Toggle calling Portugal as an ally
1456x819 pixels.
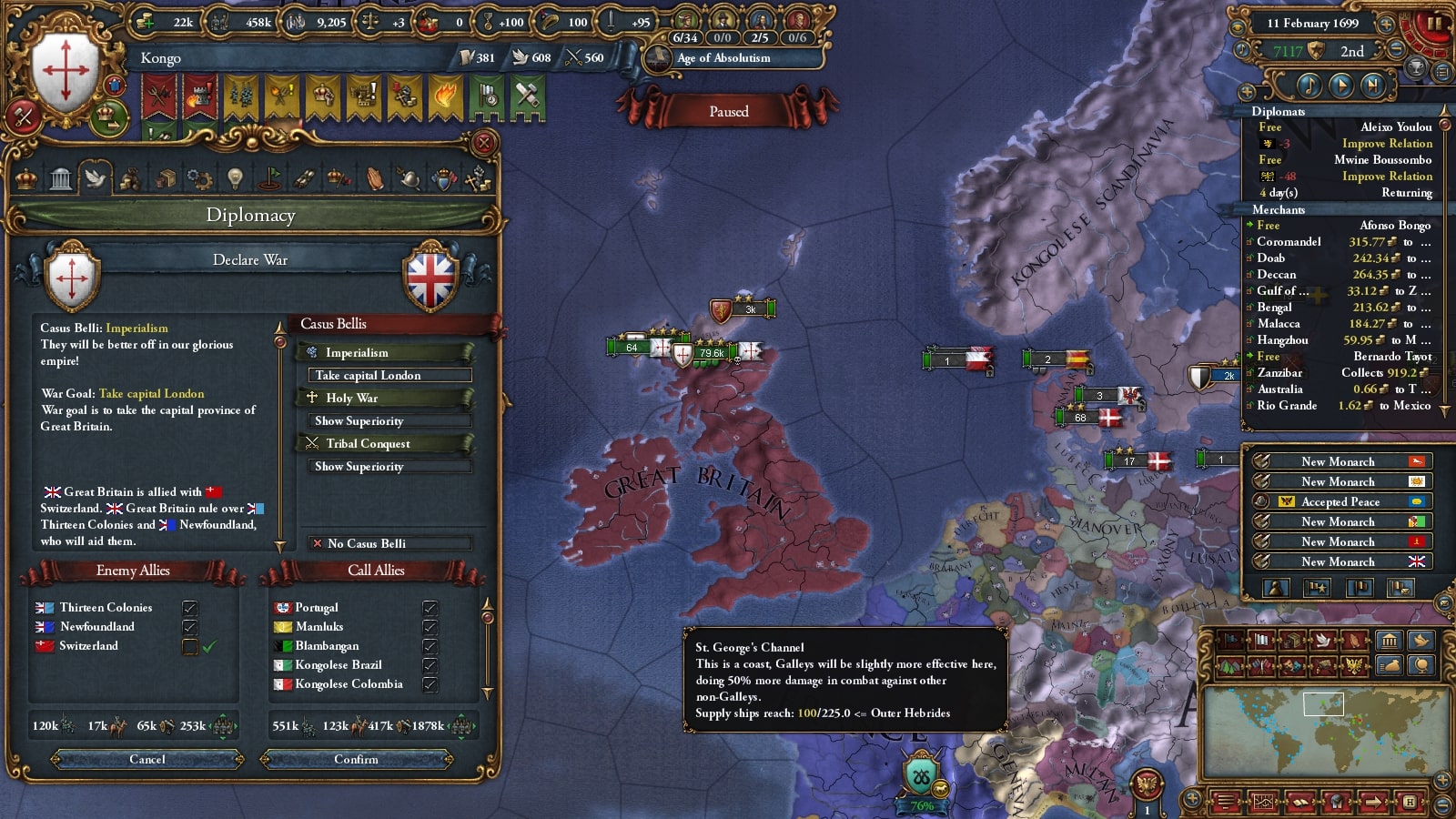point(430,608)
